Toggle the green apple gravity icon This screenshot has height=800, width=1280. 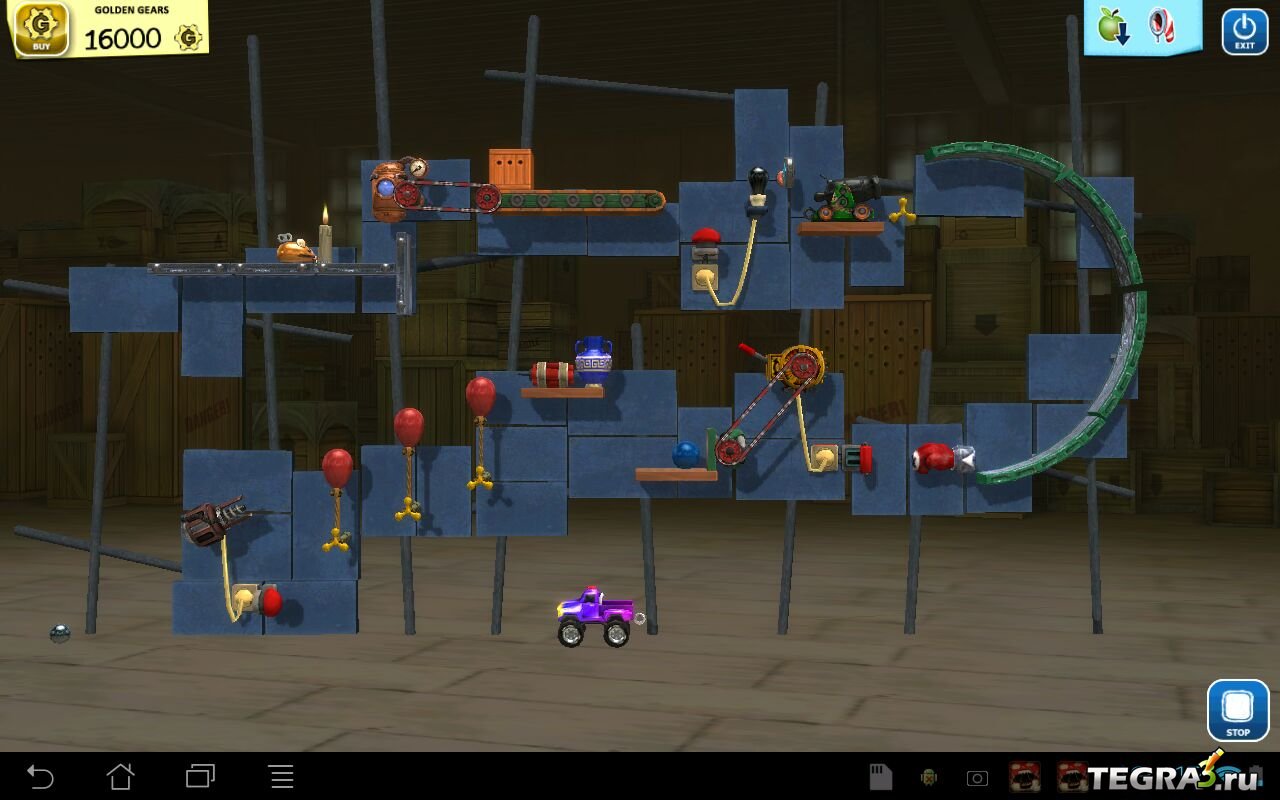point(1113,26)
